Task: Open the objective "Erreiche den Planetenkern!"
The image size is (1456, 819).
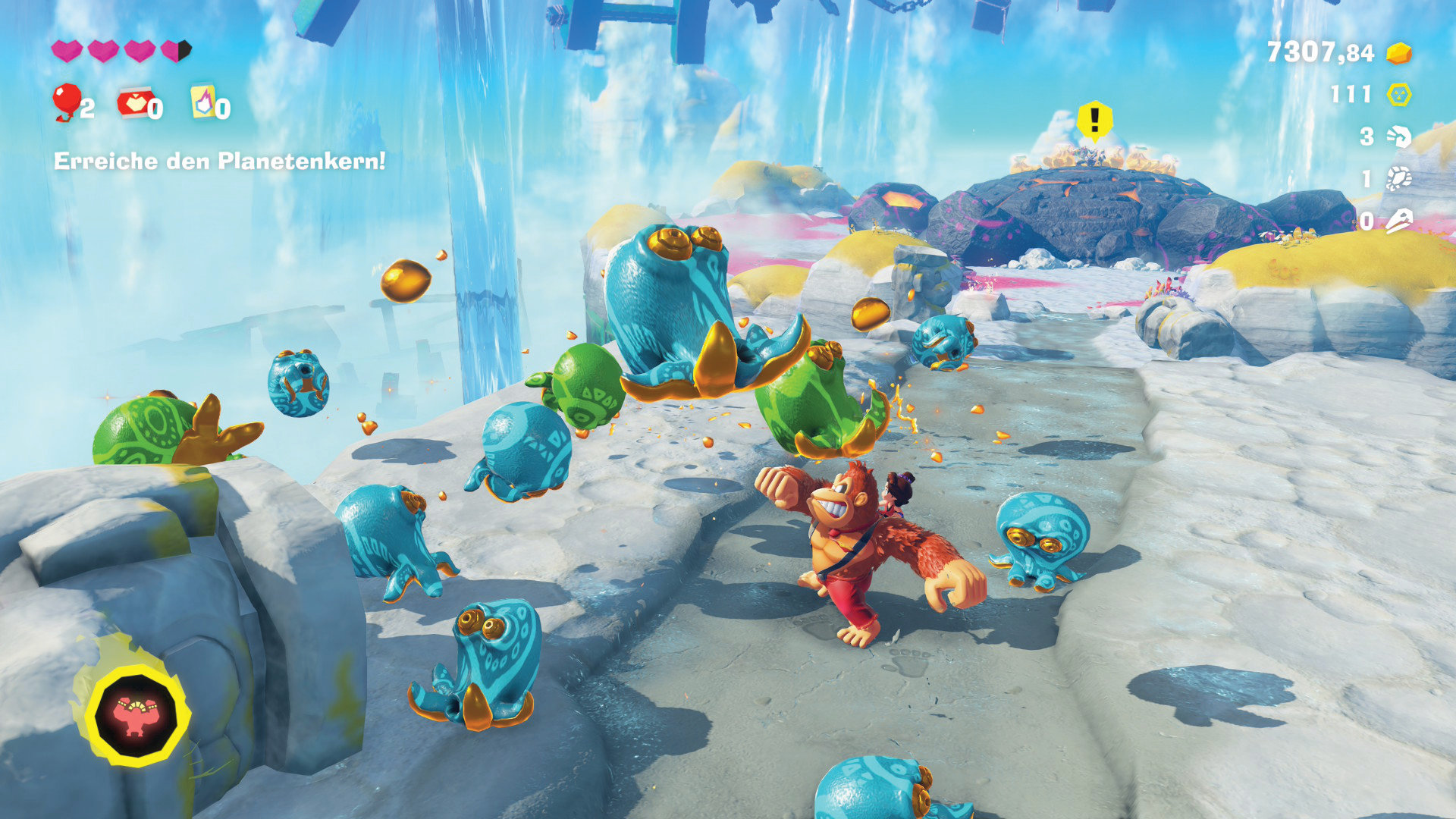Action: pyautogui.click(x=219, y=161)
